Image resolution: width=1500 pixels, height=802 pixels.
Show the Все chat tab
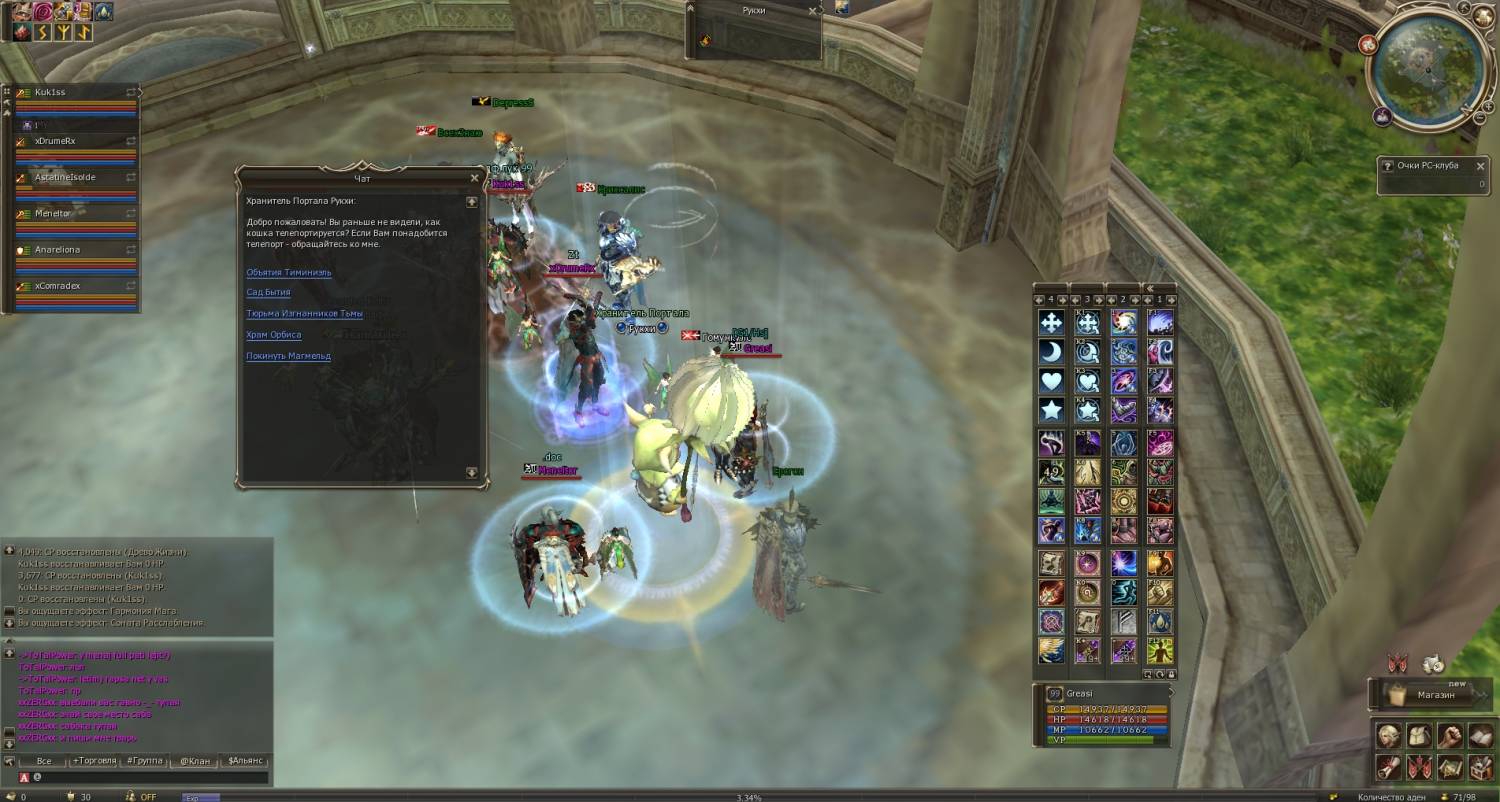(43, 761)
